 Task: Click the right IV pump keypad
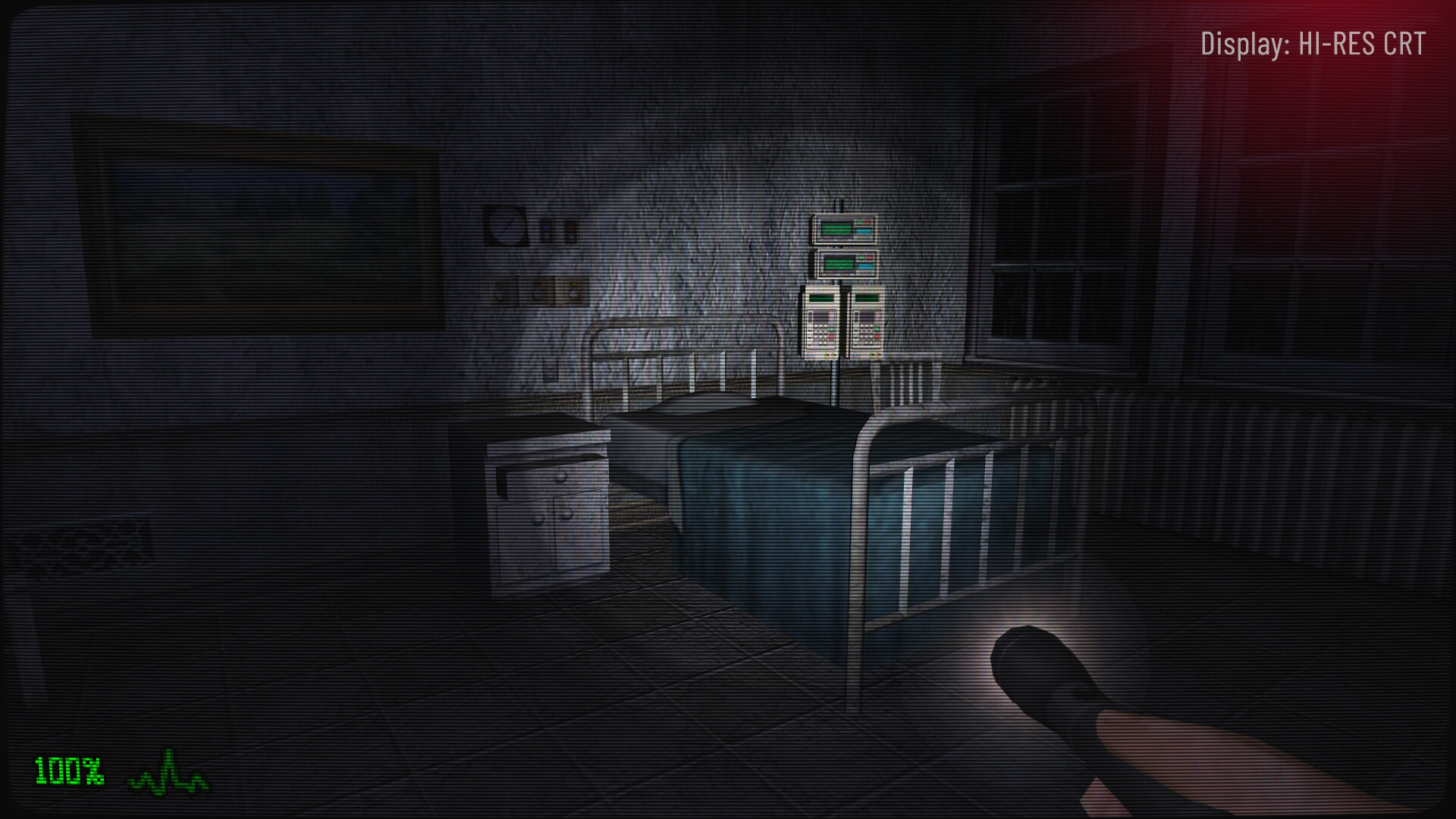(x=868, y=331)
